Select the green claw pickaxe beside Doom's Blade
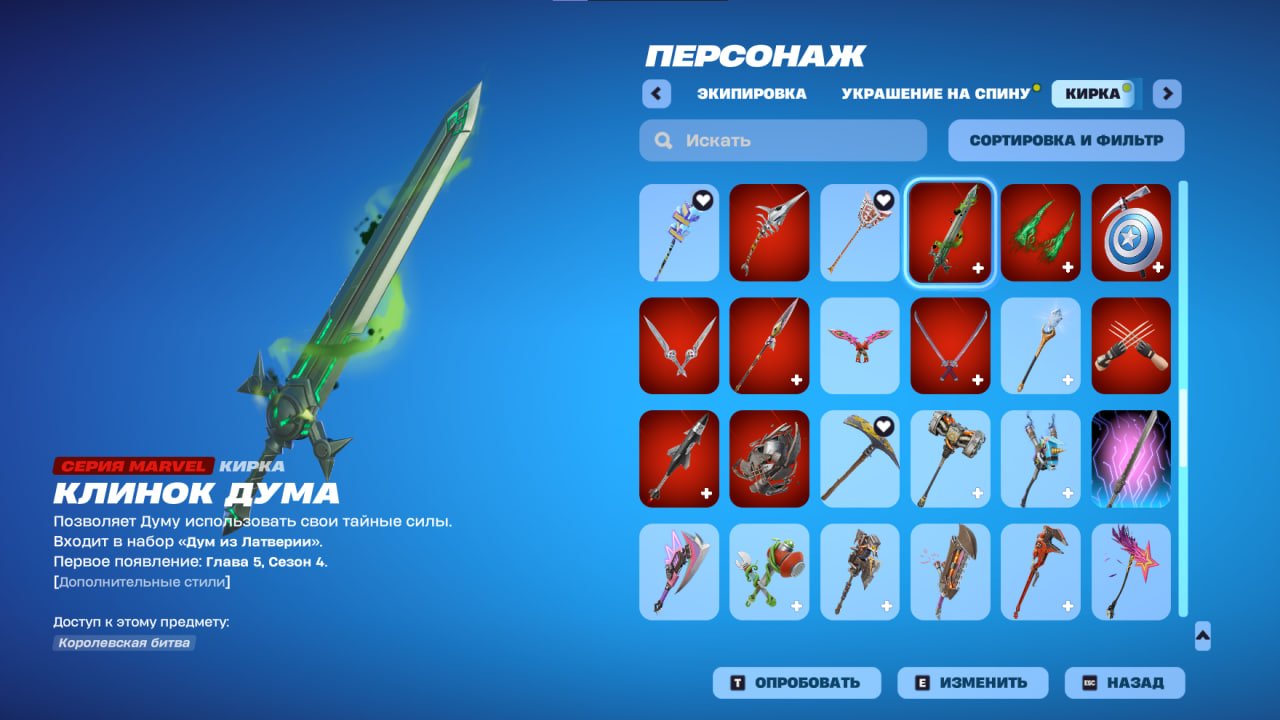Viewport: 1280px width, 720px height. click(1040, 233)
